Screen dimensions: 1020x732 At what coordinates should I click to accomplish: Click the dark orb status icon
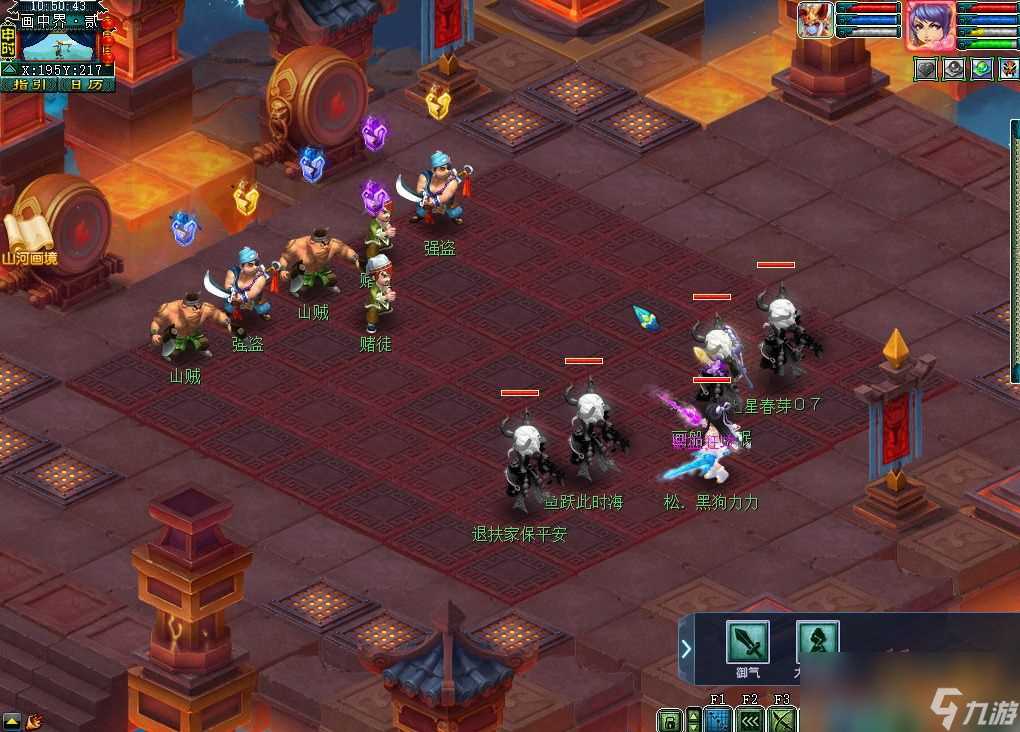click(x=955, y=68)
